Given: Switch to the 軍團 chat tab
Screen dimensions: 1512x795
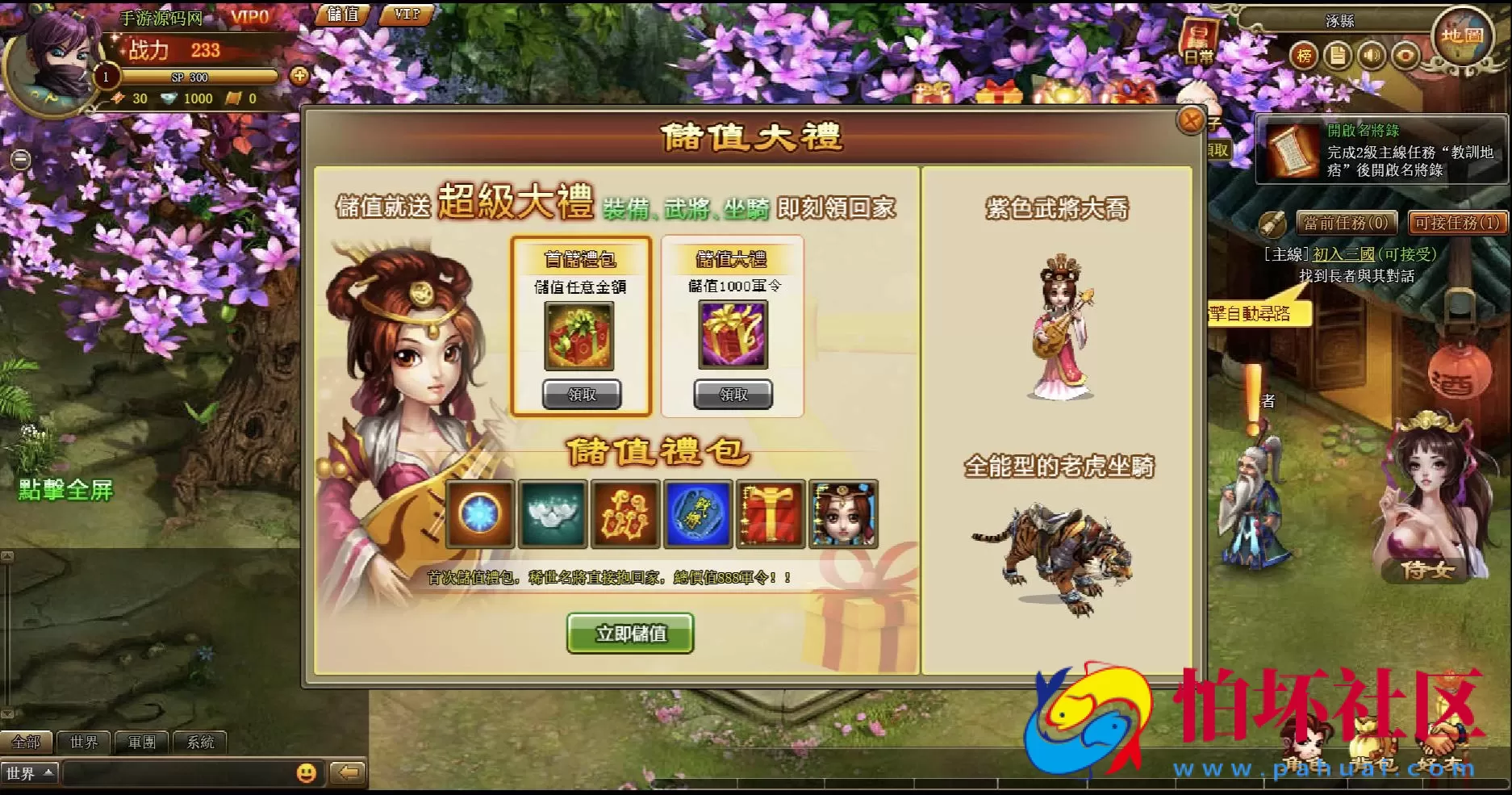Looking at the screenshot, I should point(142,742).
